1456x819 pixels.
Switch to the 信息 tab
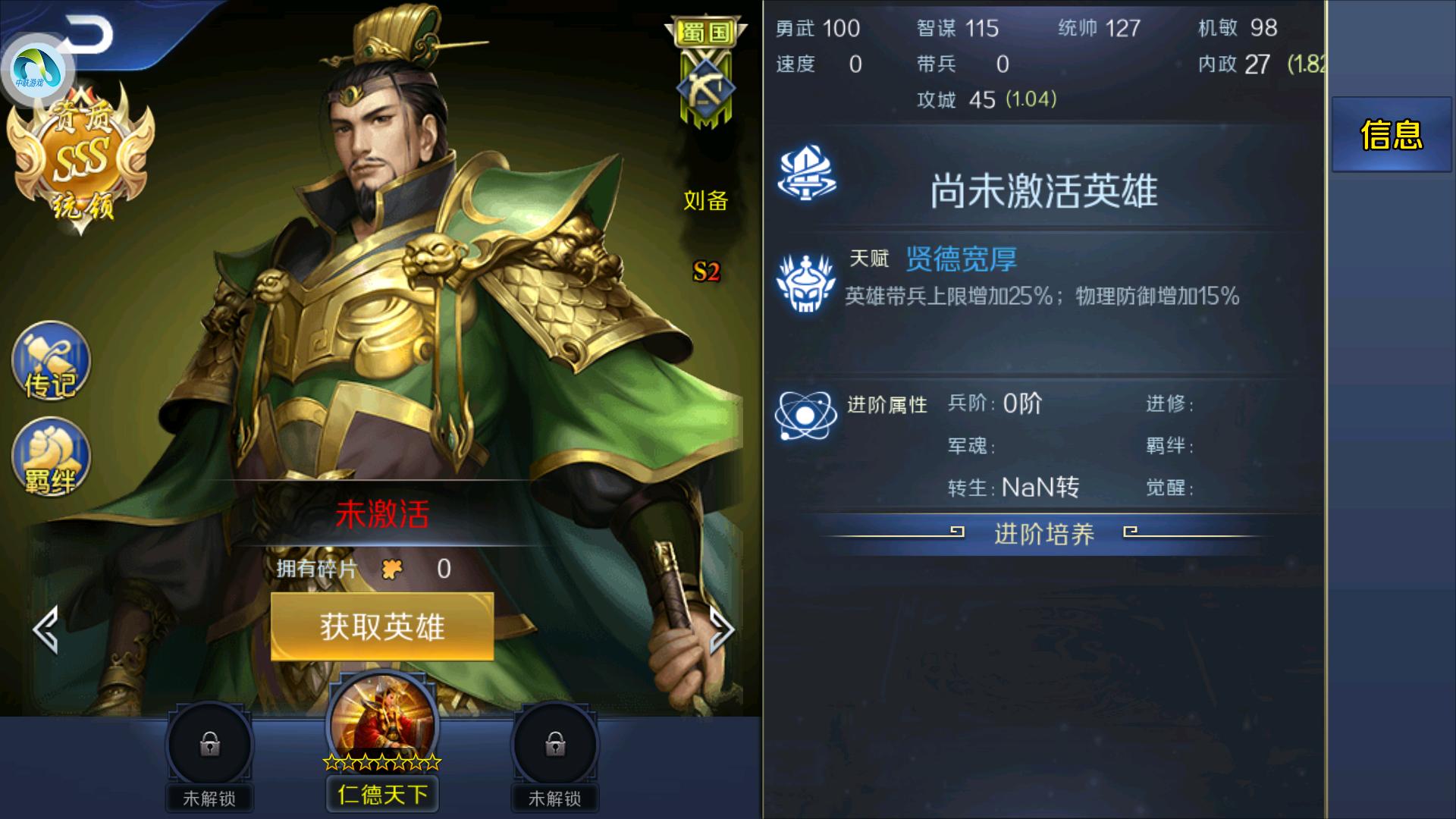point(1392,135)
